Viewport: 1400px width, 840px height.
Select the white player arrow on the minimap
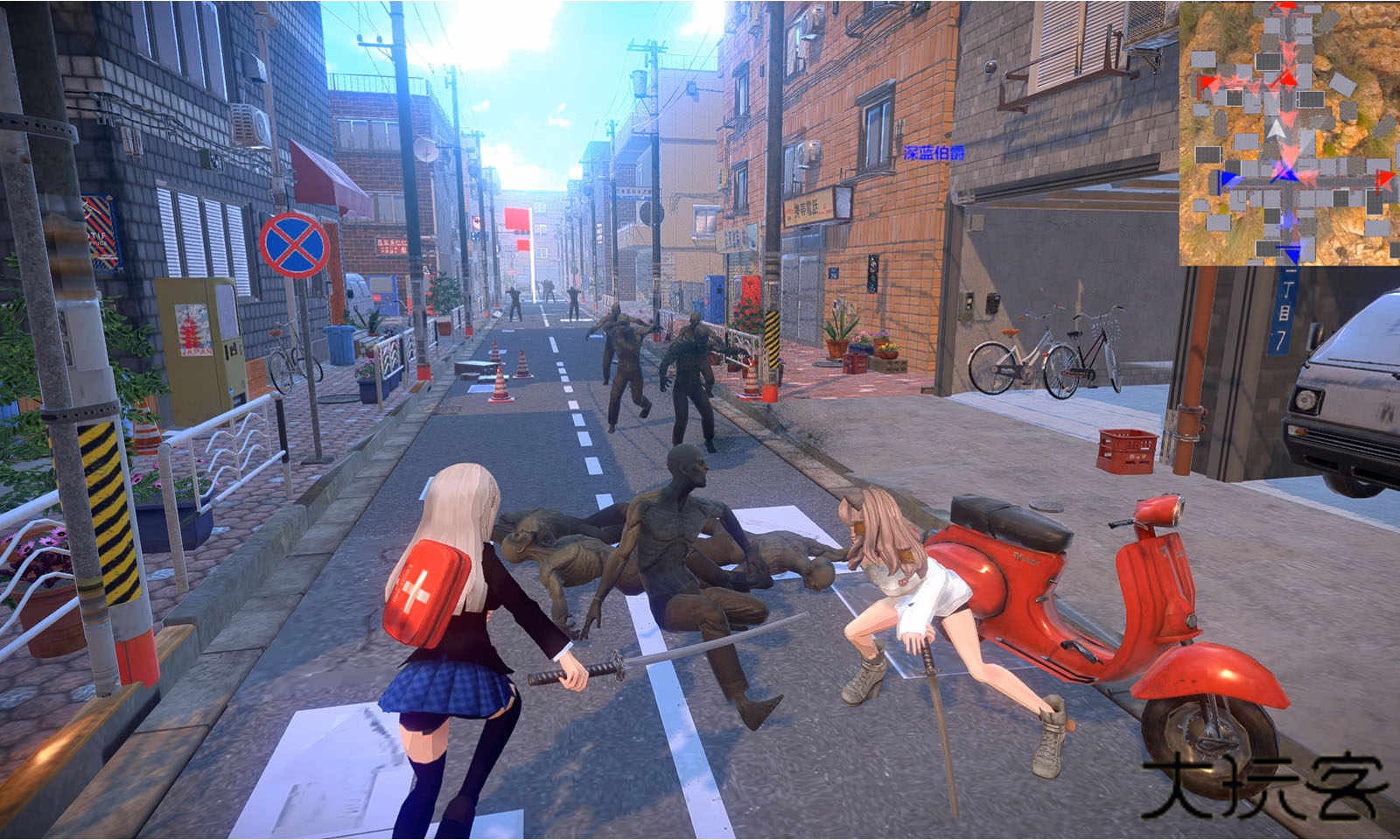click(1275, 129)
